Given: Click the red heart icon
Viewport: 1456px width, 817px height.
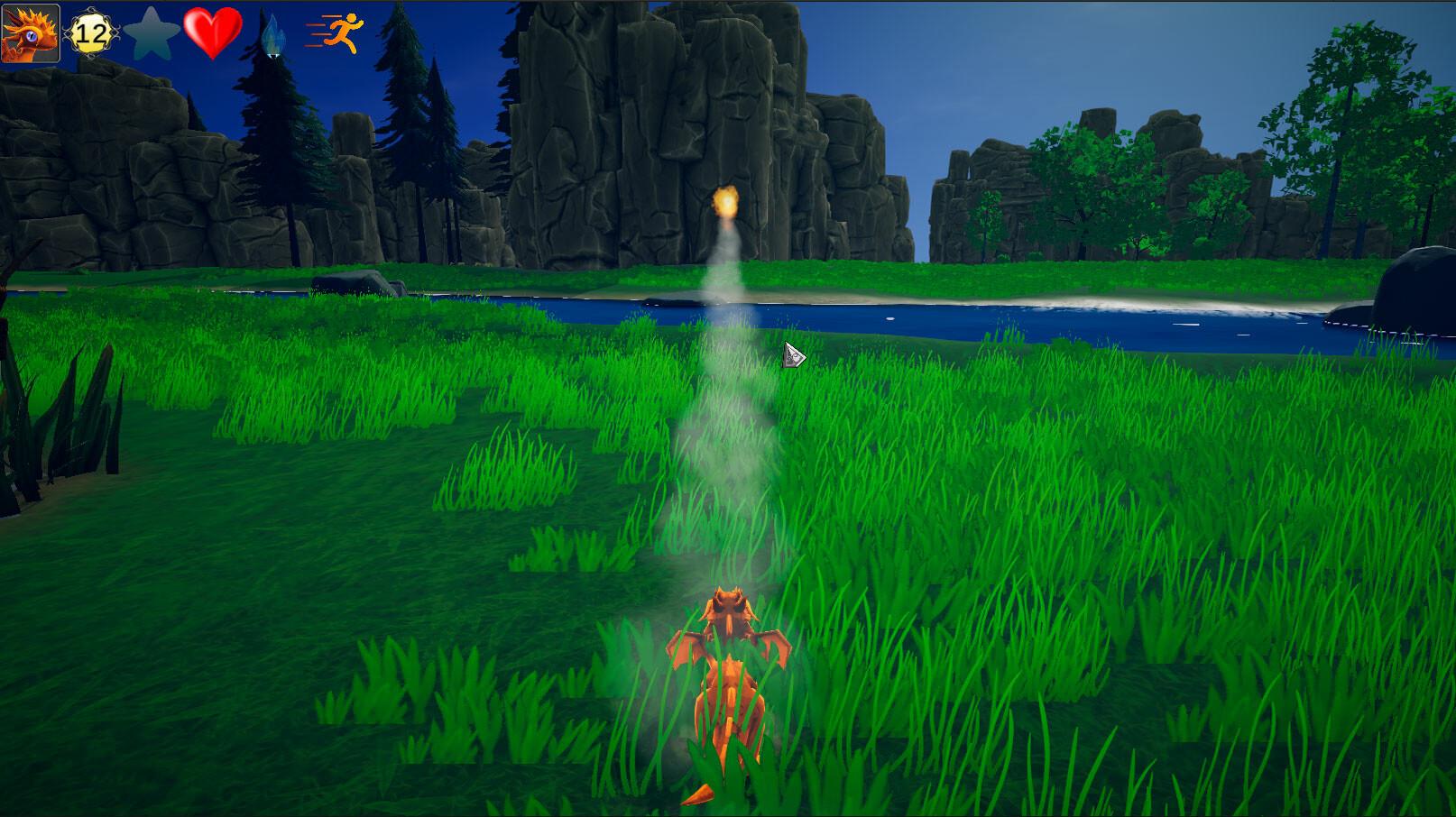Looking at the screenshot, I should pyautogui.click(x=213, y=32).
